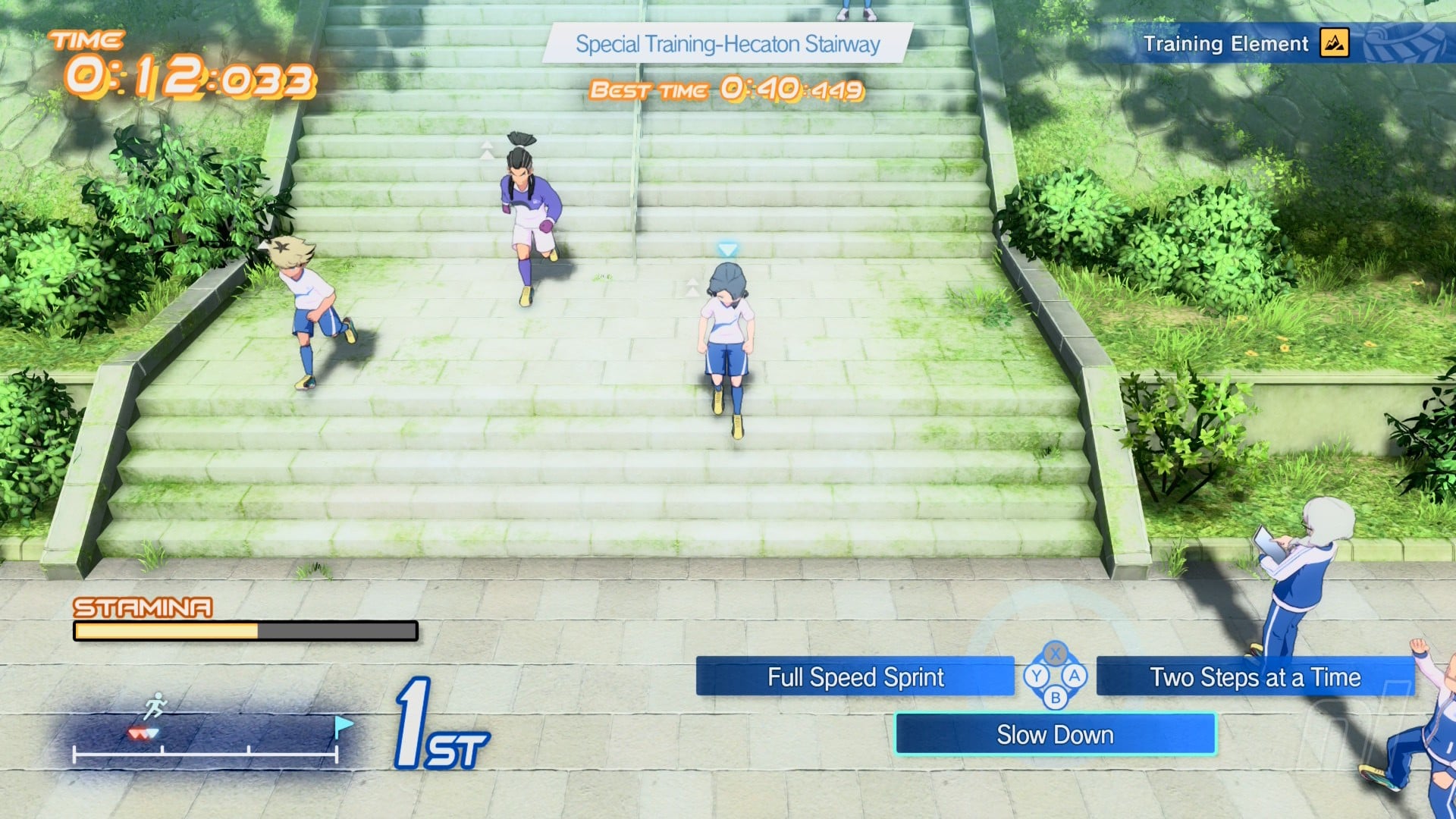Activate the Slow Down option
The image size is (1456, 819).
[1055, 734]
